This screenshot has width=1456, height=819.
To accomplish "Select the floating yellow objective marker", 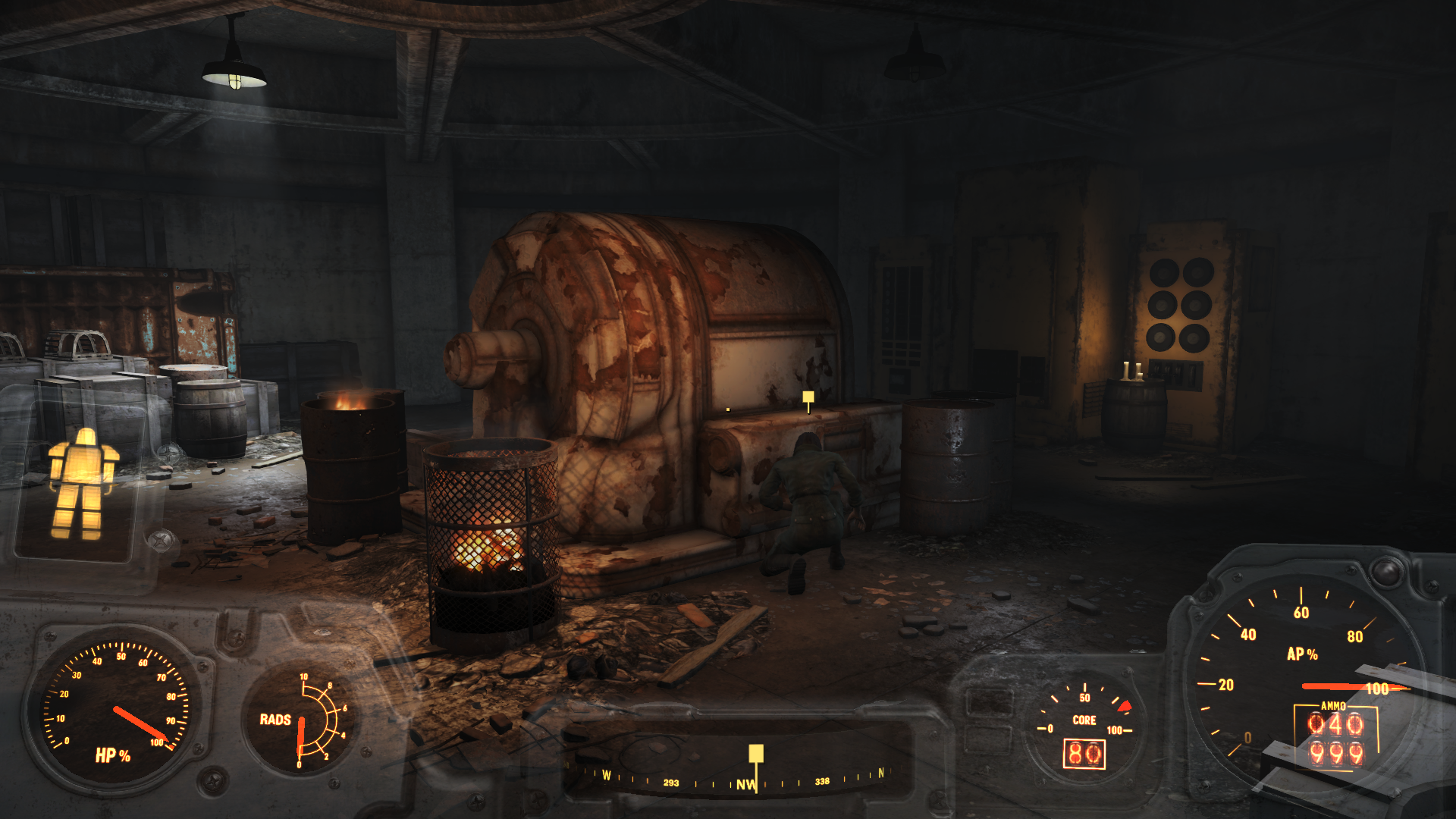I will tap(808, 397).
